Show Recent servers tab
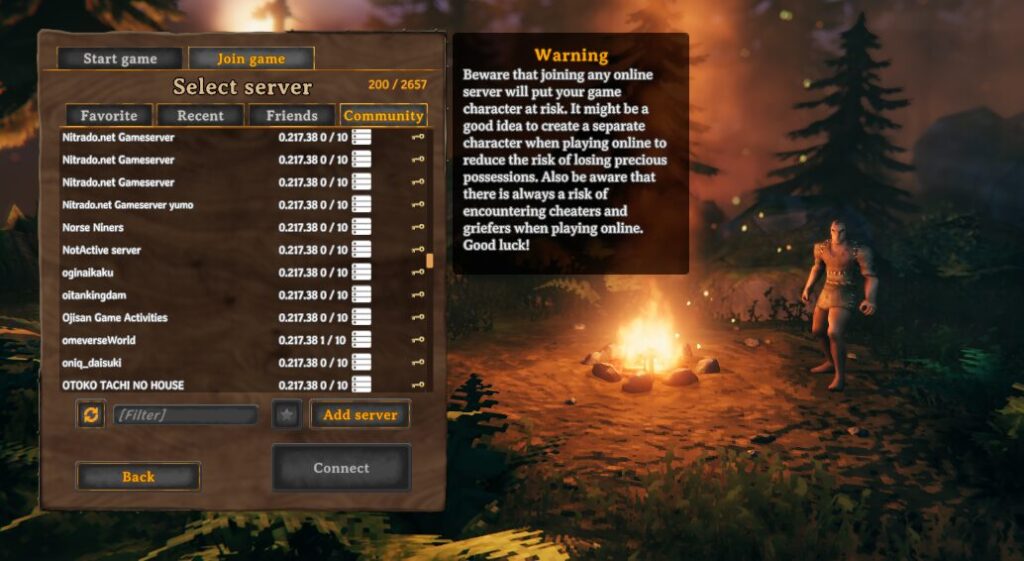The image size is (1024, 561). point(200,115)
